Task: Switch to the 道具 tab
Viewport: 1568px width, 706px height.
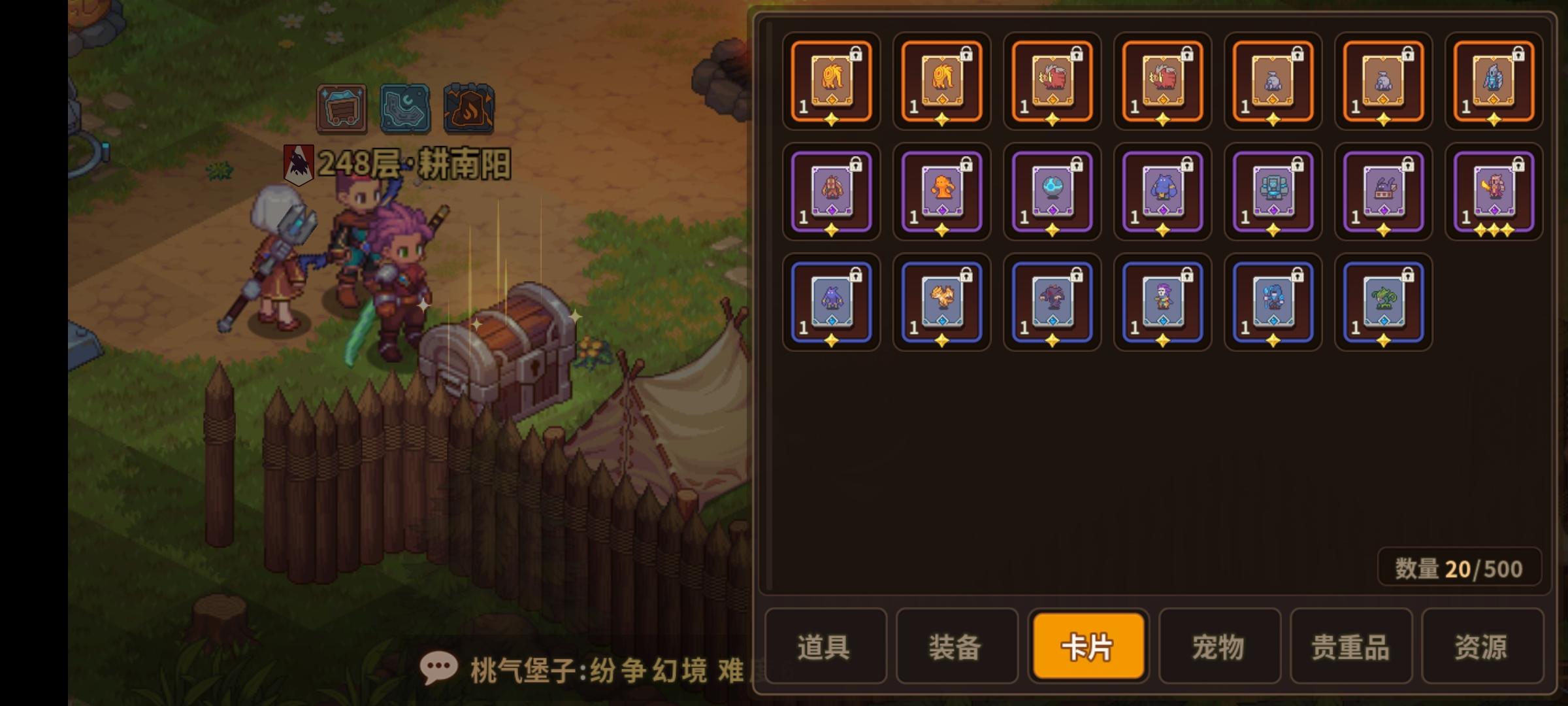Action: click(825, 647)
